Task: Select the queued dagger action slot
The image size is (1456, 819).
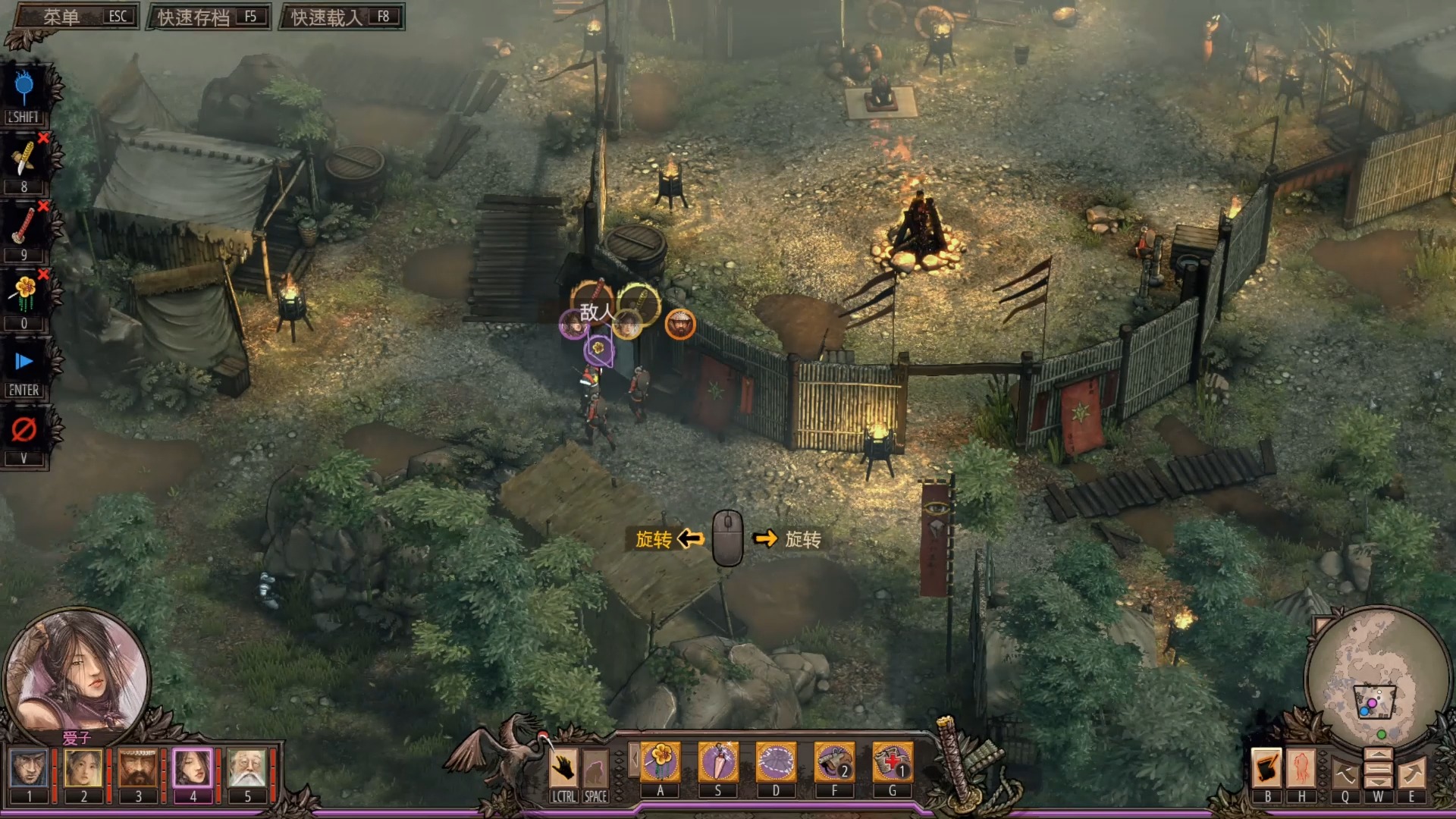Action: pos(24,159)
